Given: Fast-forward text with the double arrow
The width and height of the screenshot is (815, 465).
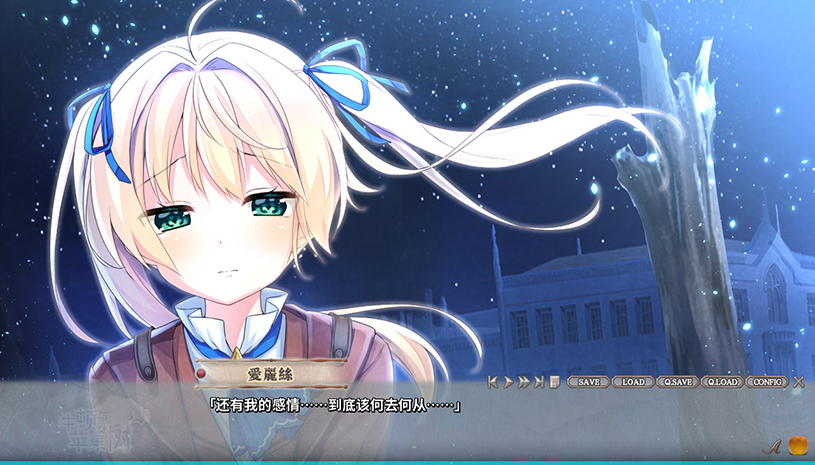Looking at the screenshot, I should (523, 382).
